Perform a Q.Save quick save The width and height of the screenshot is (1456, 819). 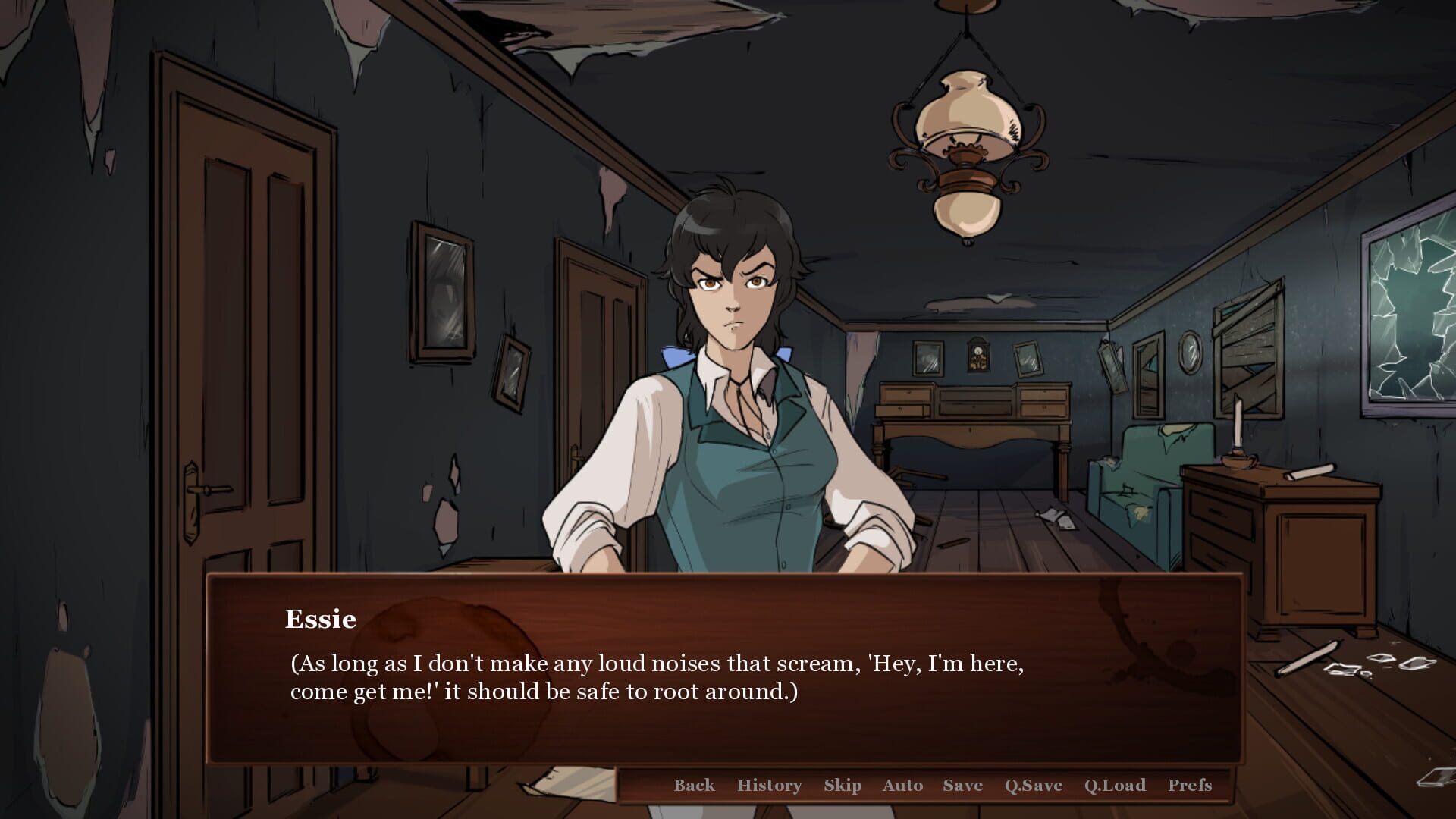(x=1034, y=786)
